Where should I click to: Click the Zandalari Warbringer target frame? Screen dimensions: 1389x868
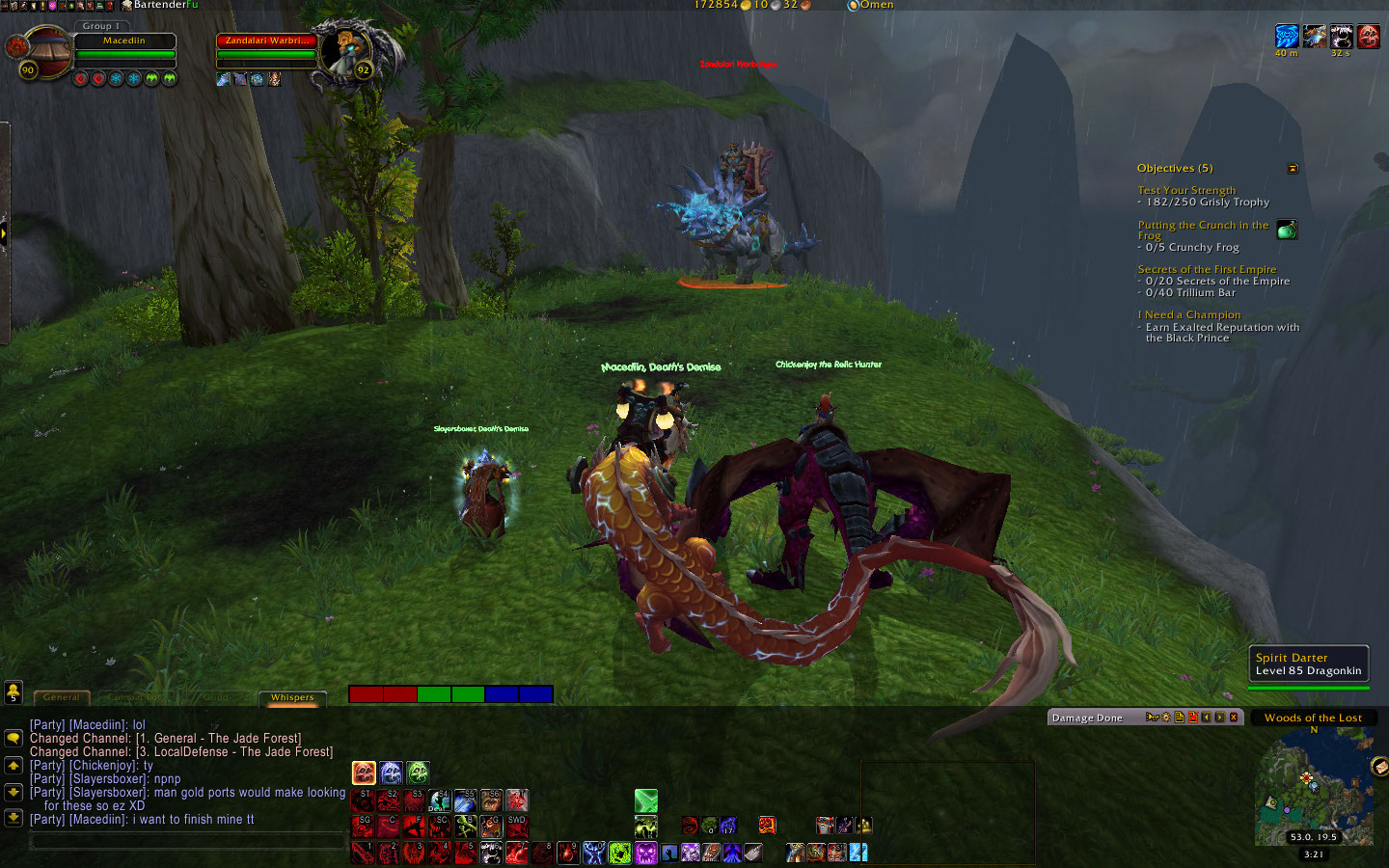click(267, 41)
